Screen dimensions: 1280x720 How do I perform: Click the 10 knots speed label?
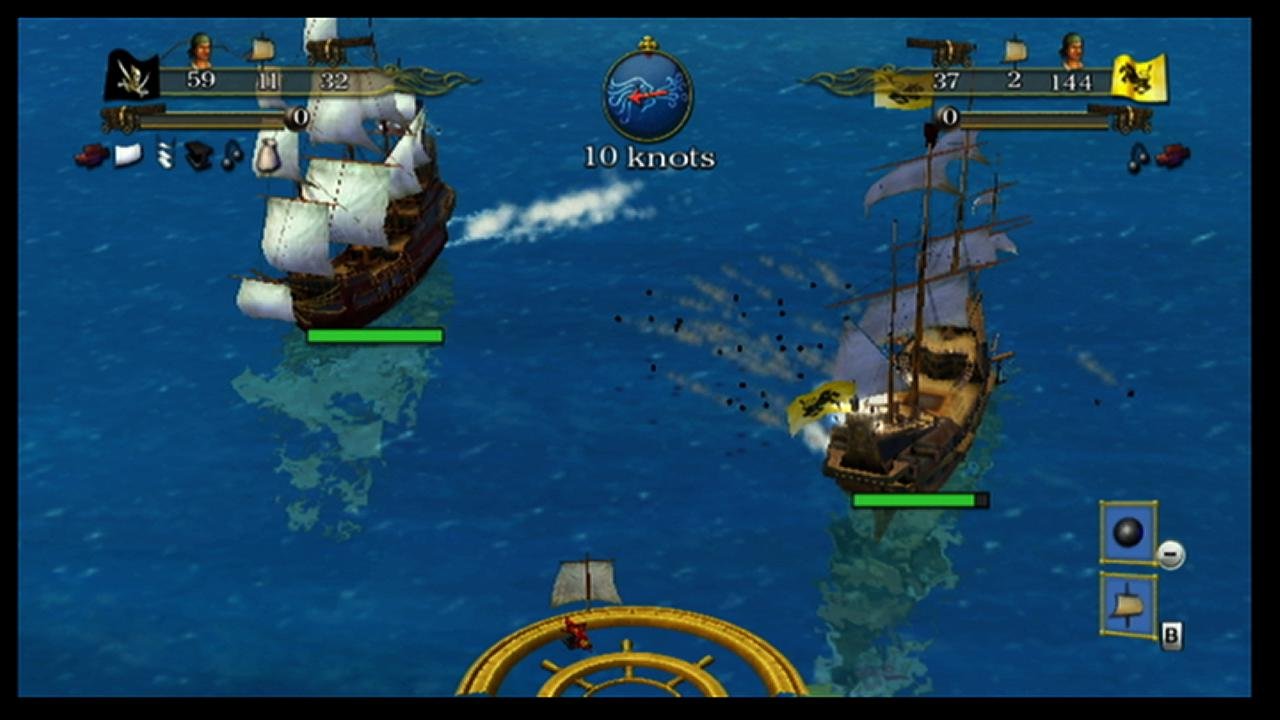[x=649, y=157]
